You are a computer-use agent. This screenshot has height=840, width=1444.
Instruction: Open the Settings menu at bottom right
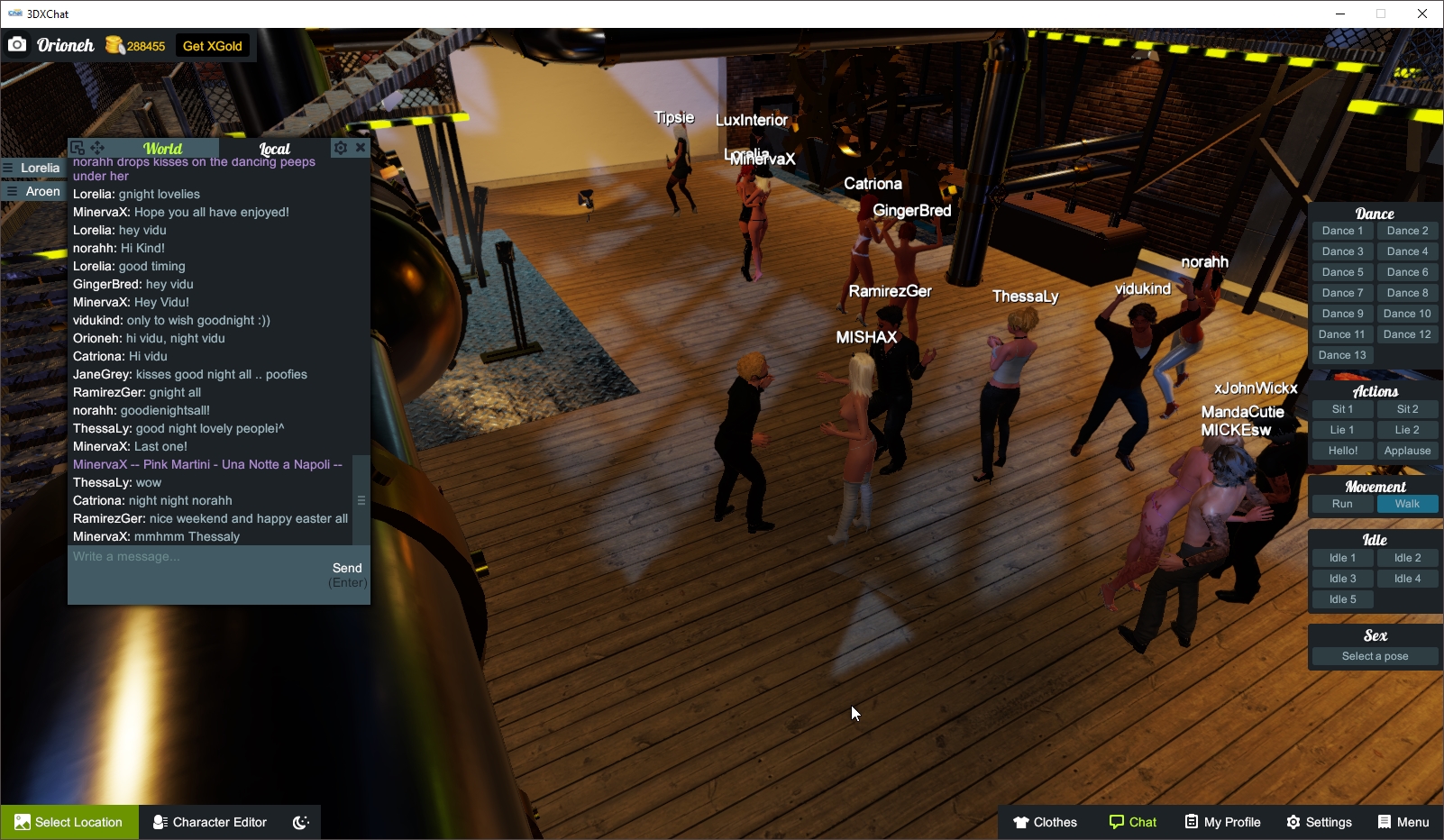[1319, 821]
